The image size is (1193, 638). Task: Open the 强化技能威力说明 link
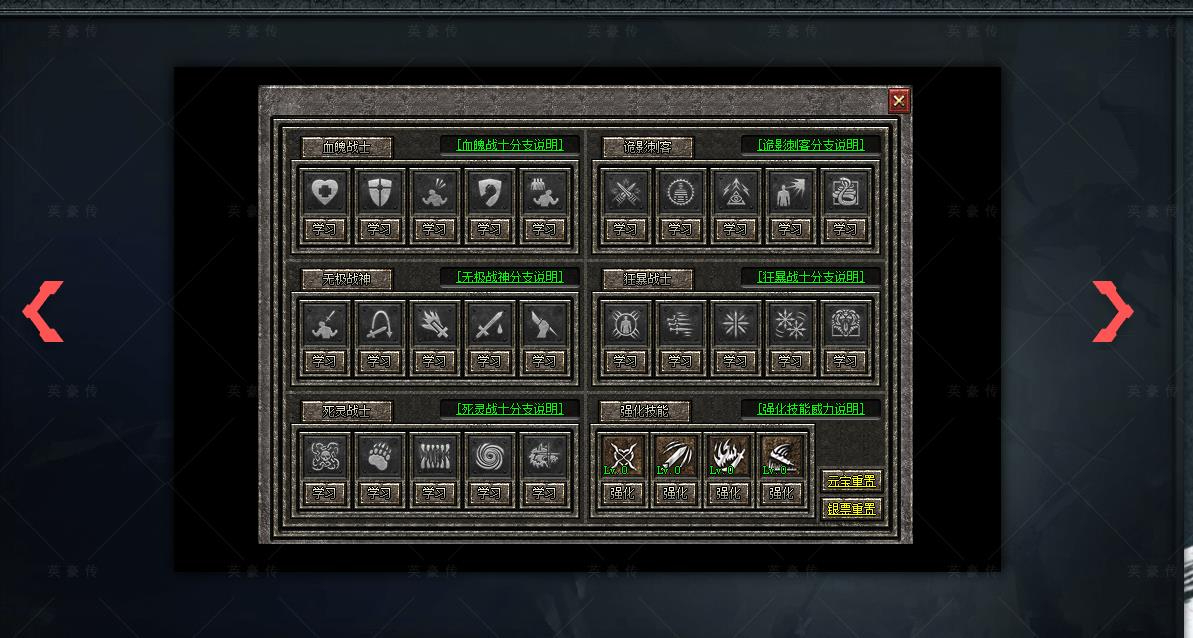coord(811,409)
